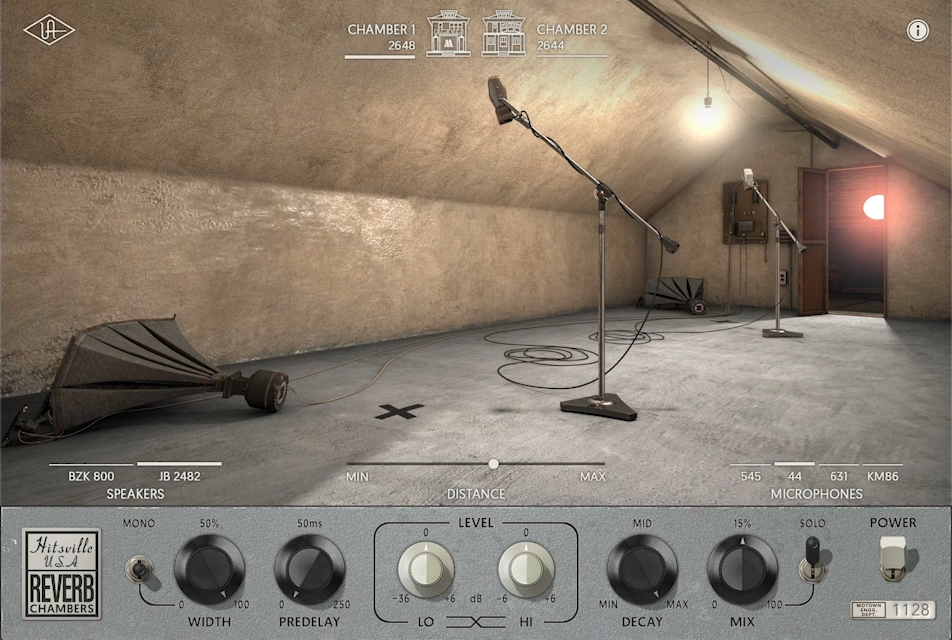The image size is (952, 640).
Task: Select the KM86 microphone
Action: (883, 476)
